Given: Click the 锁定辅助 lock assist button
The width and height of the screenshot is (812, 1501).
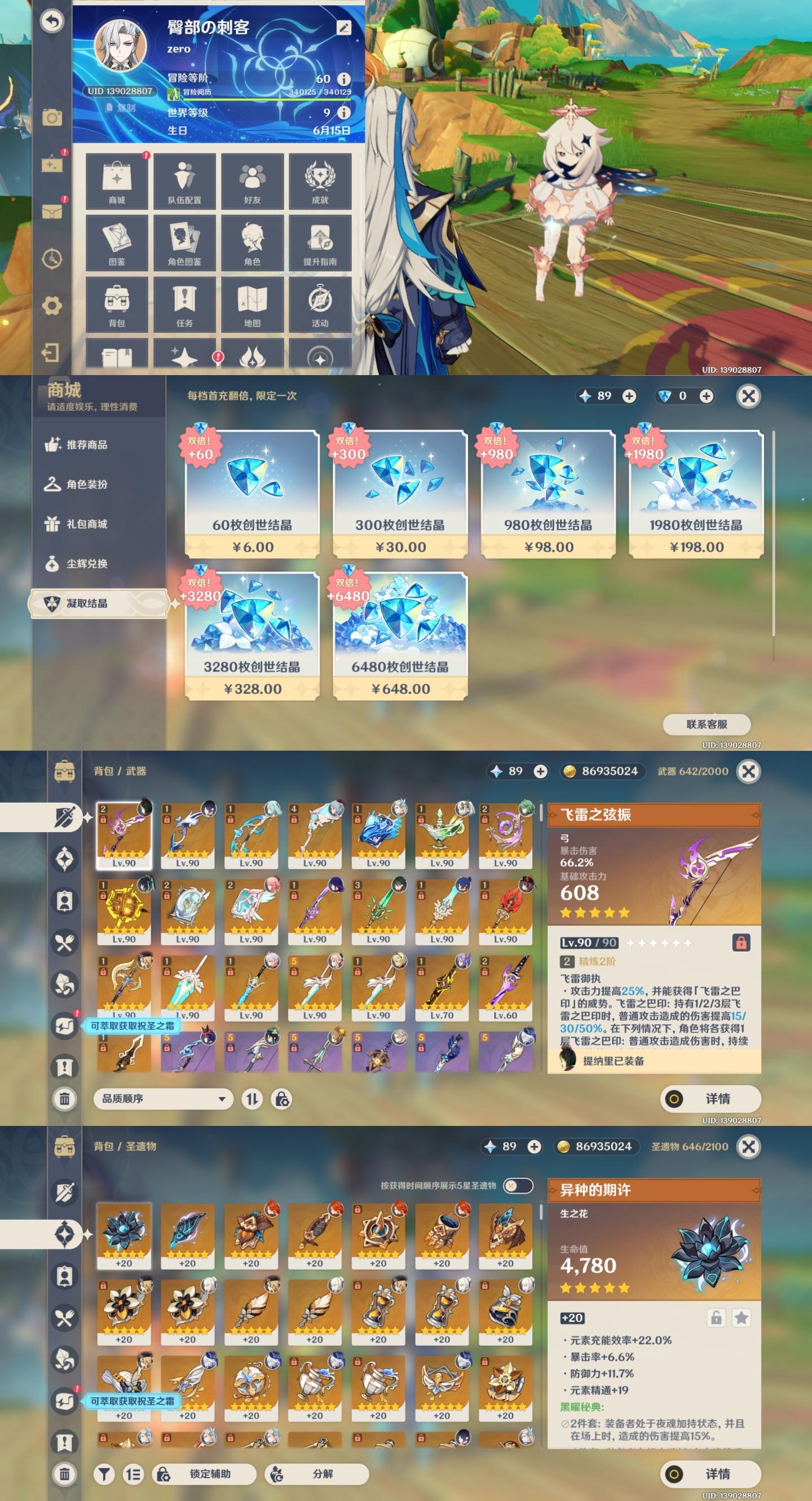Looking at the screenshot, I should click(205, 1473).
